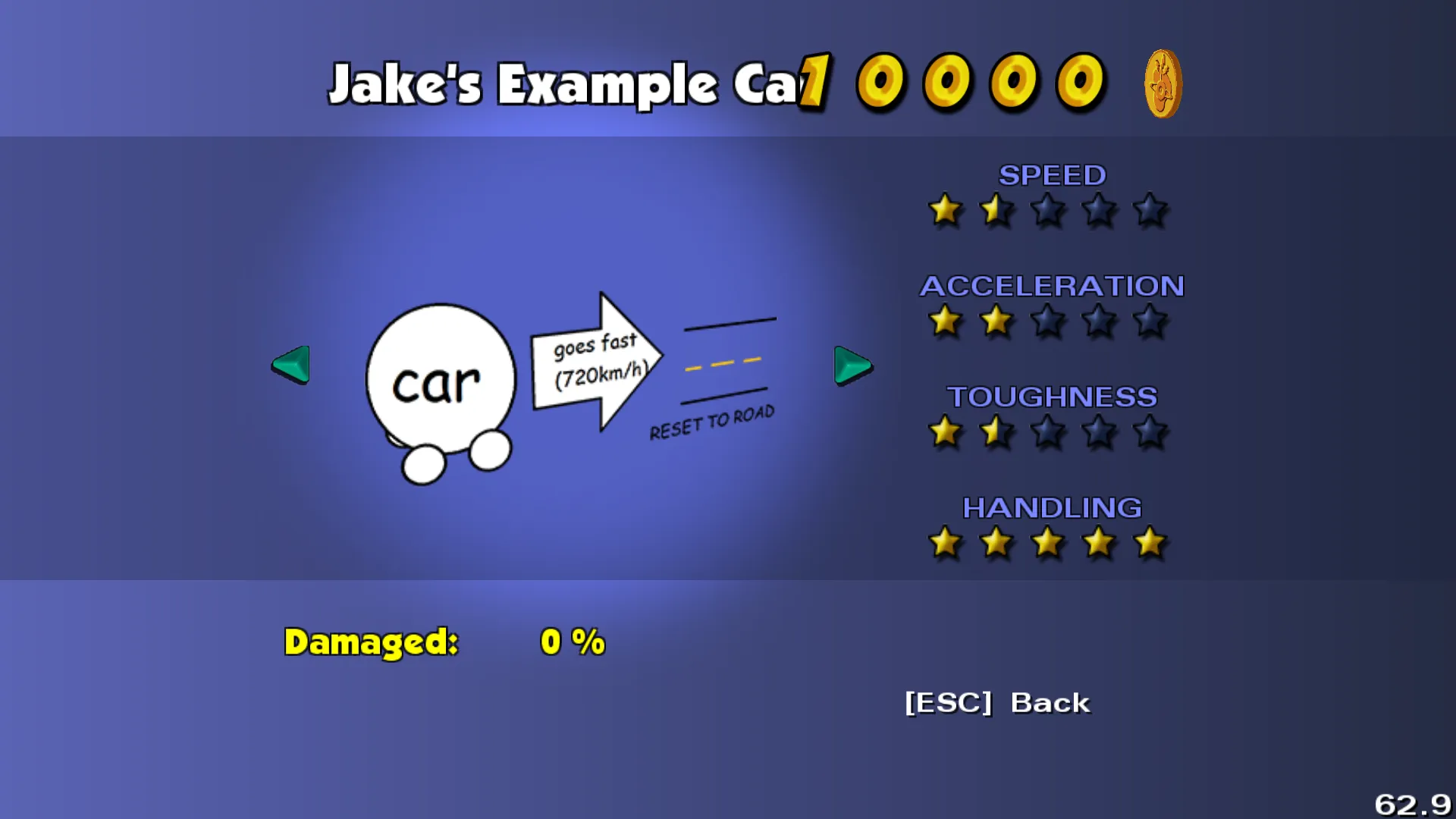Click the second star under ACCELERATION
The height and width of the screenshot is (819, 1456).
point(996,322)
